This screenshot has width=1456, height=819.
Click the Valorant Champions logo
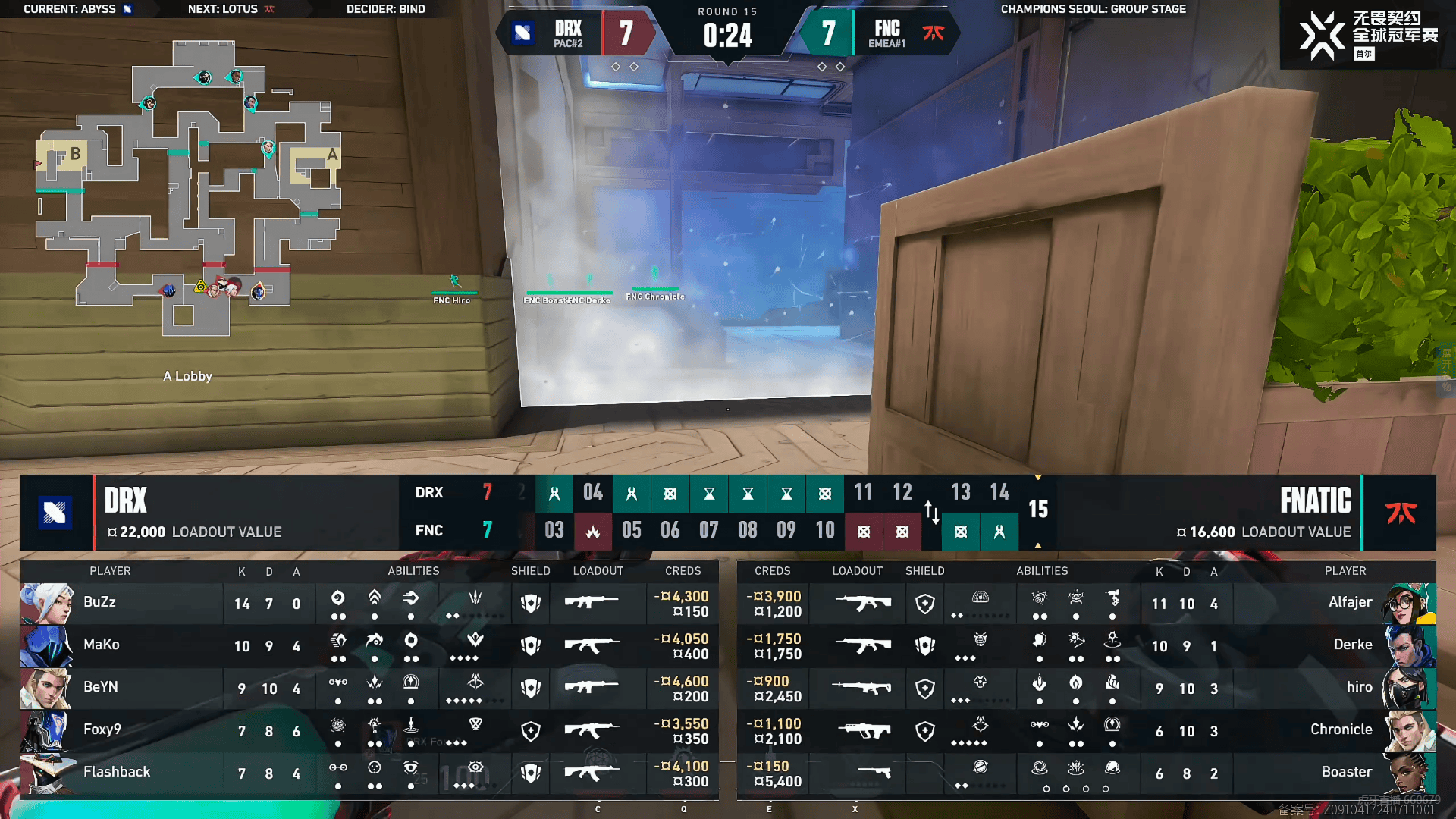pos(1323,35)
